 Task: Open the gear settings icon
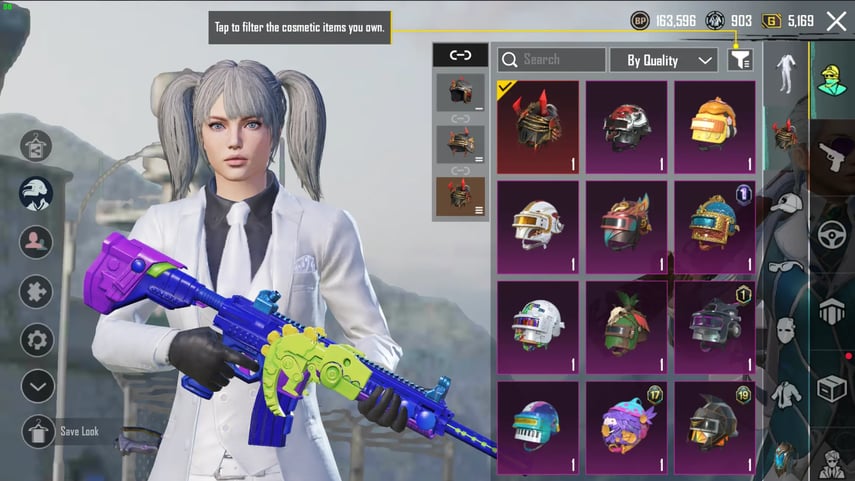pos(37,339)
